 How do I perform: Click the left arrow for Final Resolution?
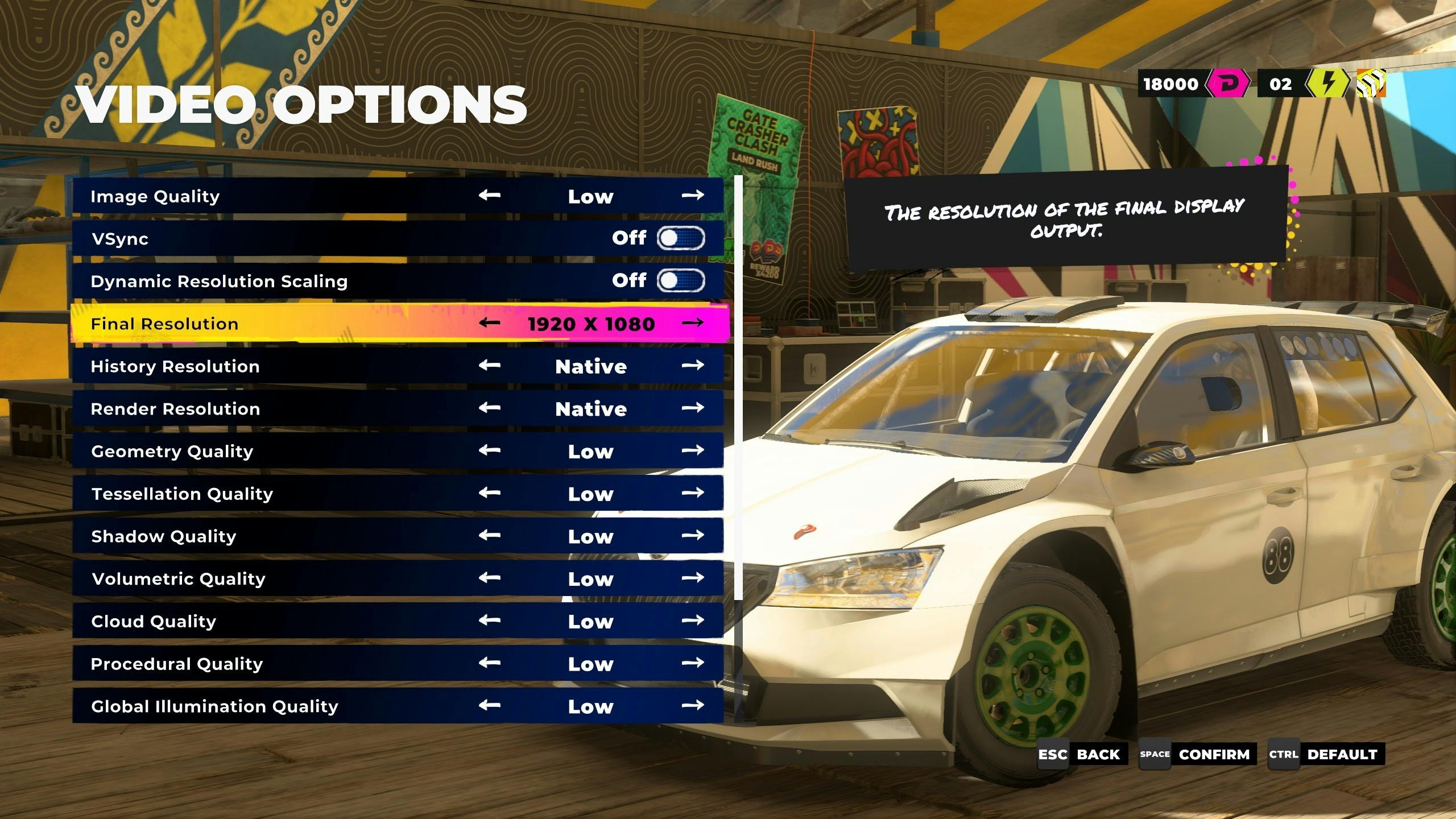pyautogui.click(x=489, y=324)
